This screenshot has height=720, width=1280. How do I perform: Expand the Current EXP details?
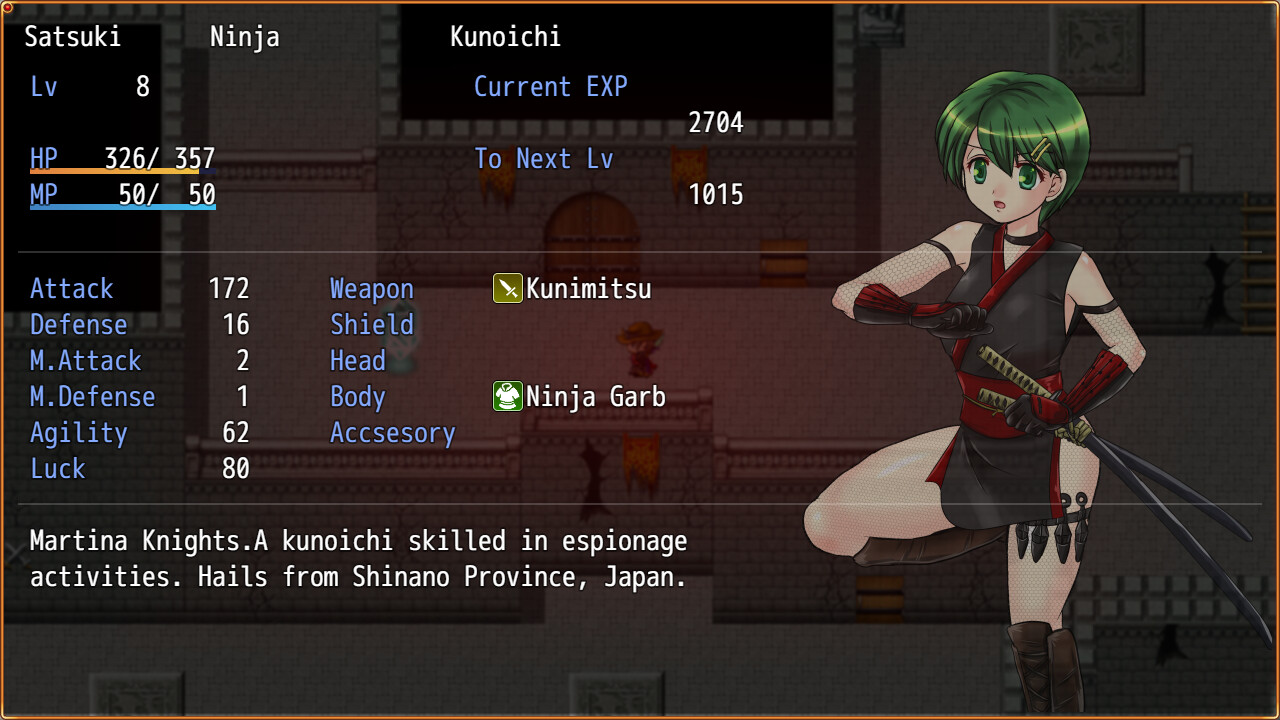(551, 87)
